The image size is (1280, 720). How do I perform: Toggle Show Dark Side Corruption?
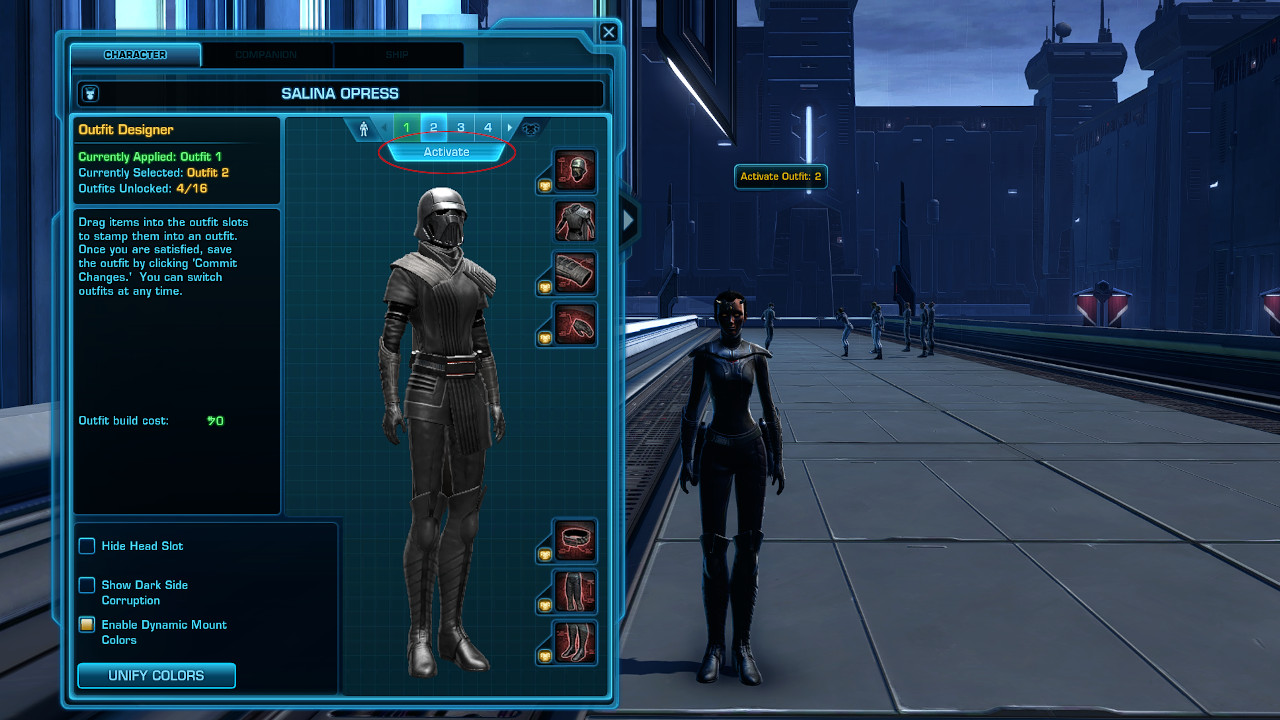pyautogui.click(x=86, y=585)
